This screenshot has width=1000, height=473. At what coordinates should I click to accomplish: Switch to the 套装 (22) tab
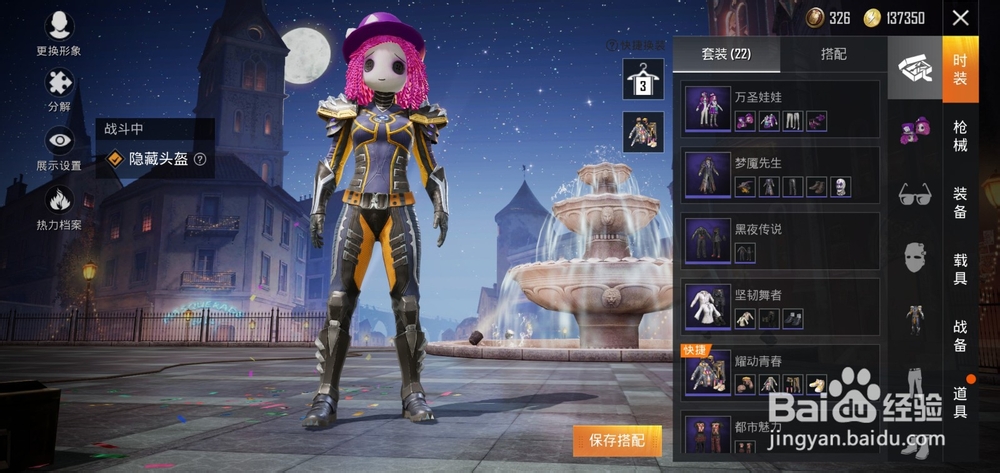(726, 54)
